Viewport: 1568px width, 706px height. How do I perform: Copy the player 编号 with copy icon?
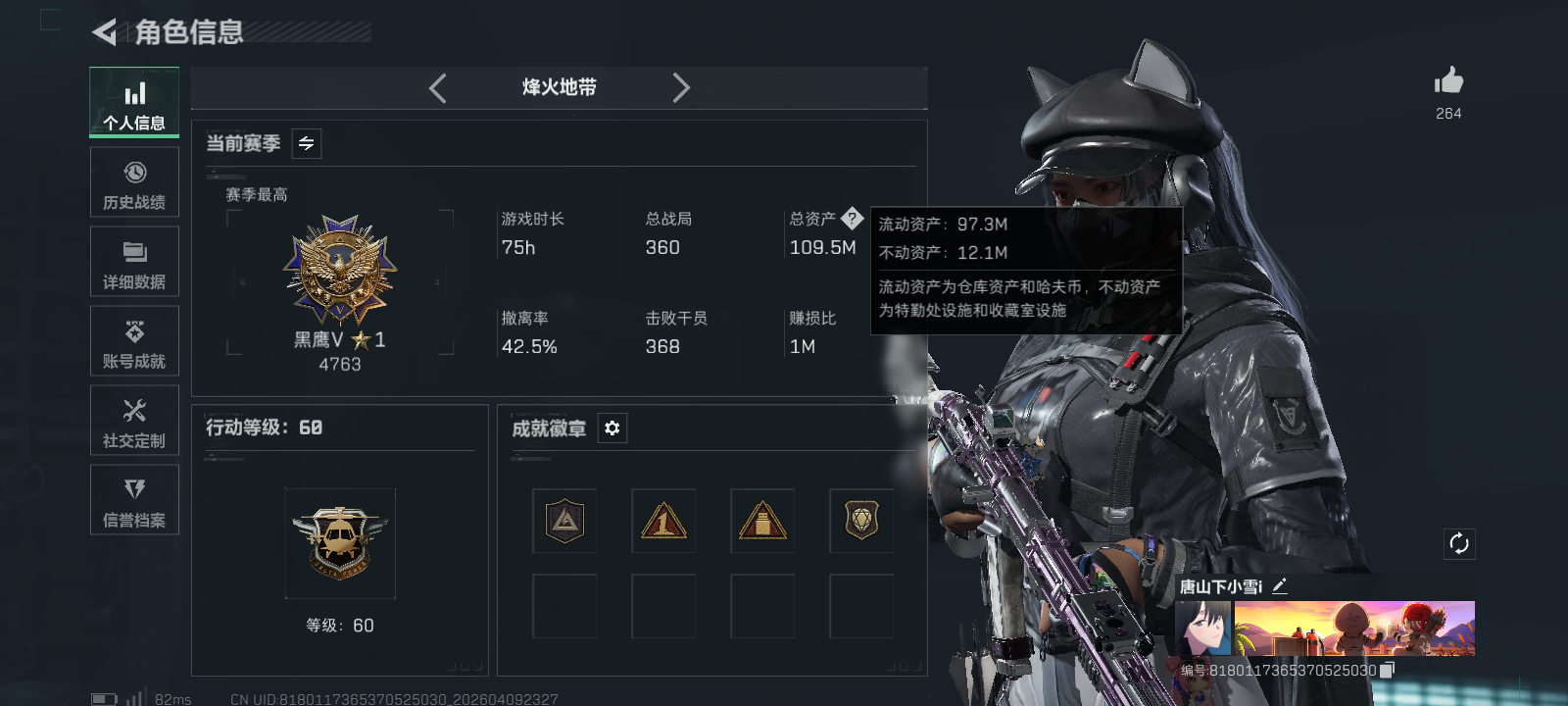[x=1387, y=668]
